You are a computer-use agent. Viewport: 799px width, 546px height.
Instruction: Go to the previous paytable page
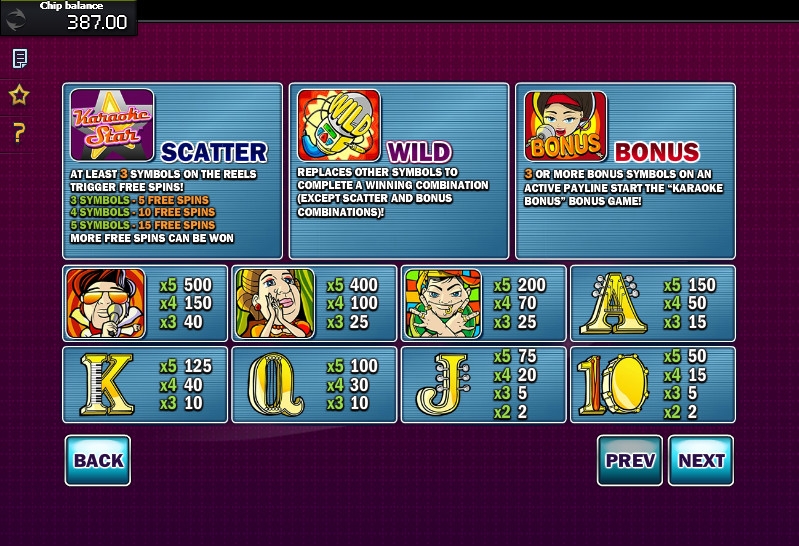[630, 460]
